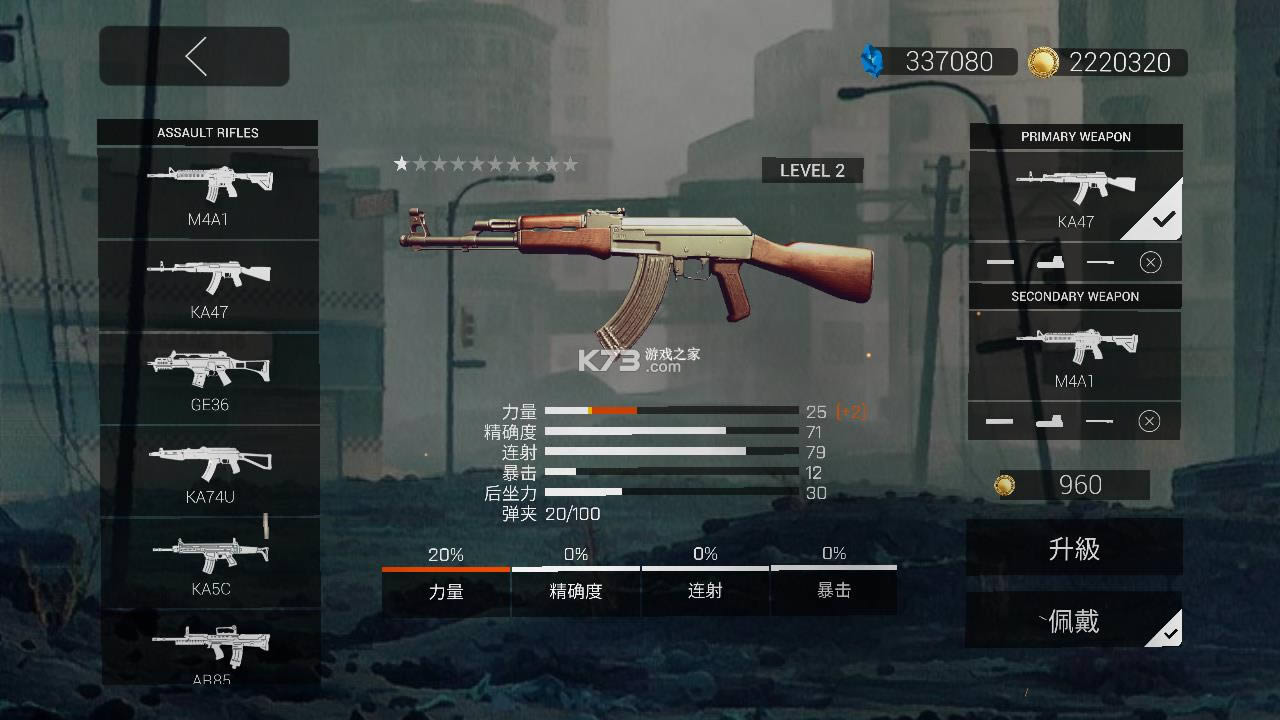Pick the KA5C from the weapon list
The image size is (1280, 720).
coord(208,560)
